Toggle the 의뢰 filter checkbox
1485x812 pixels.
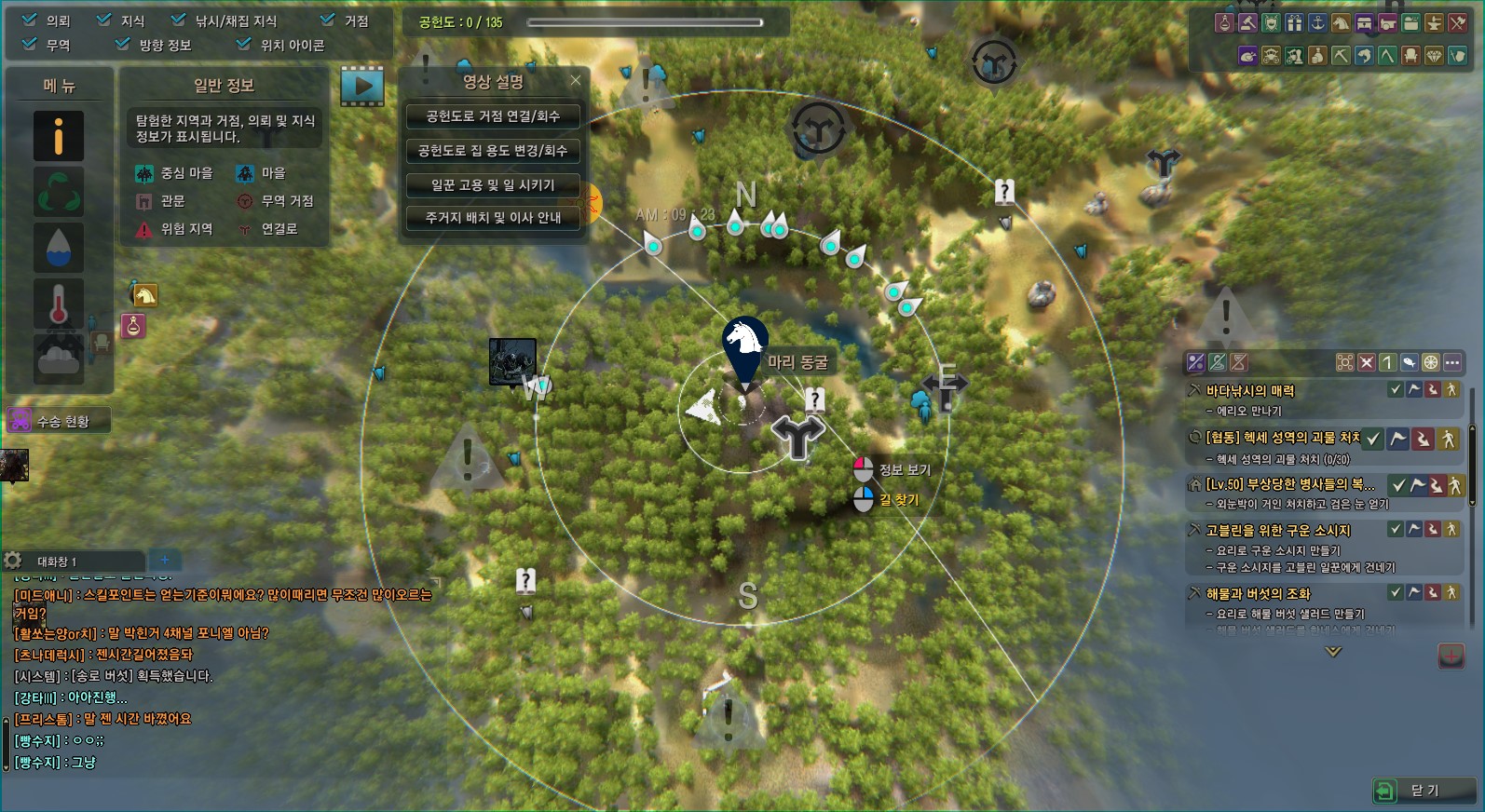(30, 20)
